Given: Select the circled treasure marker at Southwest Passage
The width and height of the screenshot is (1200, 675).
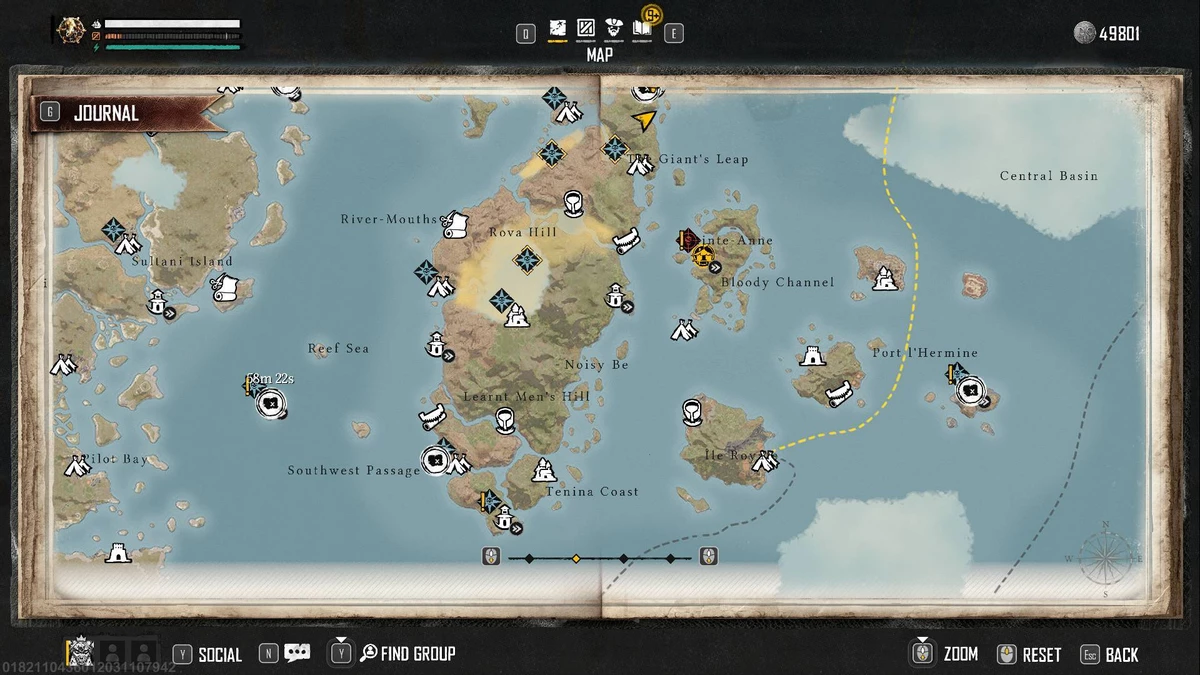Looking at the screenshot, I should [435, 460].
